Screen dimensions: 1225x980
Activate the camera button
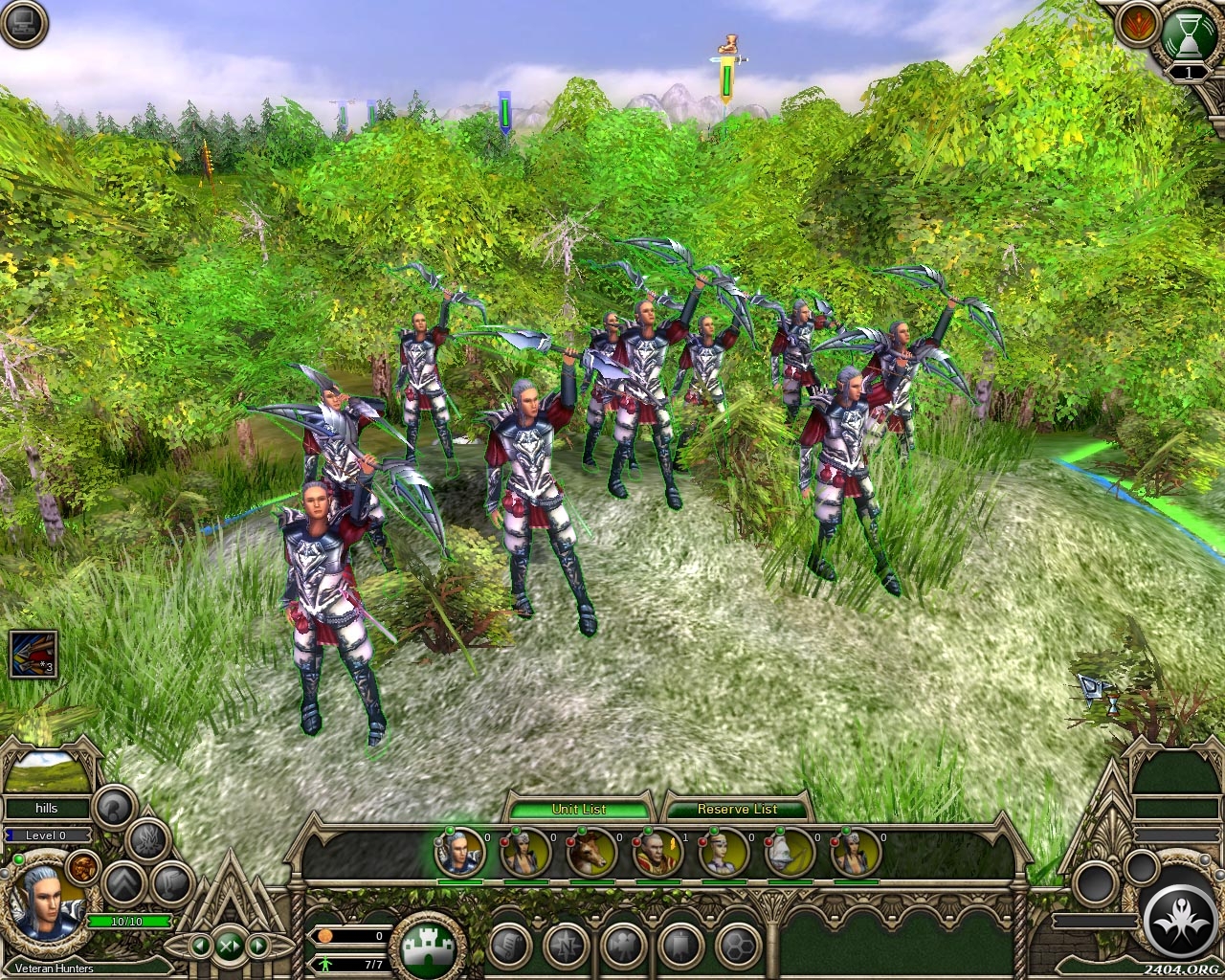[624, 946]
